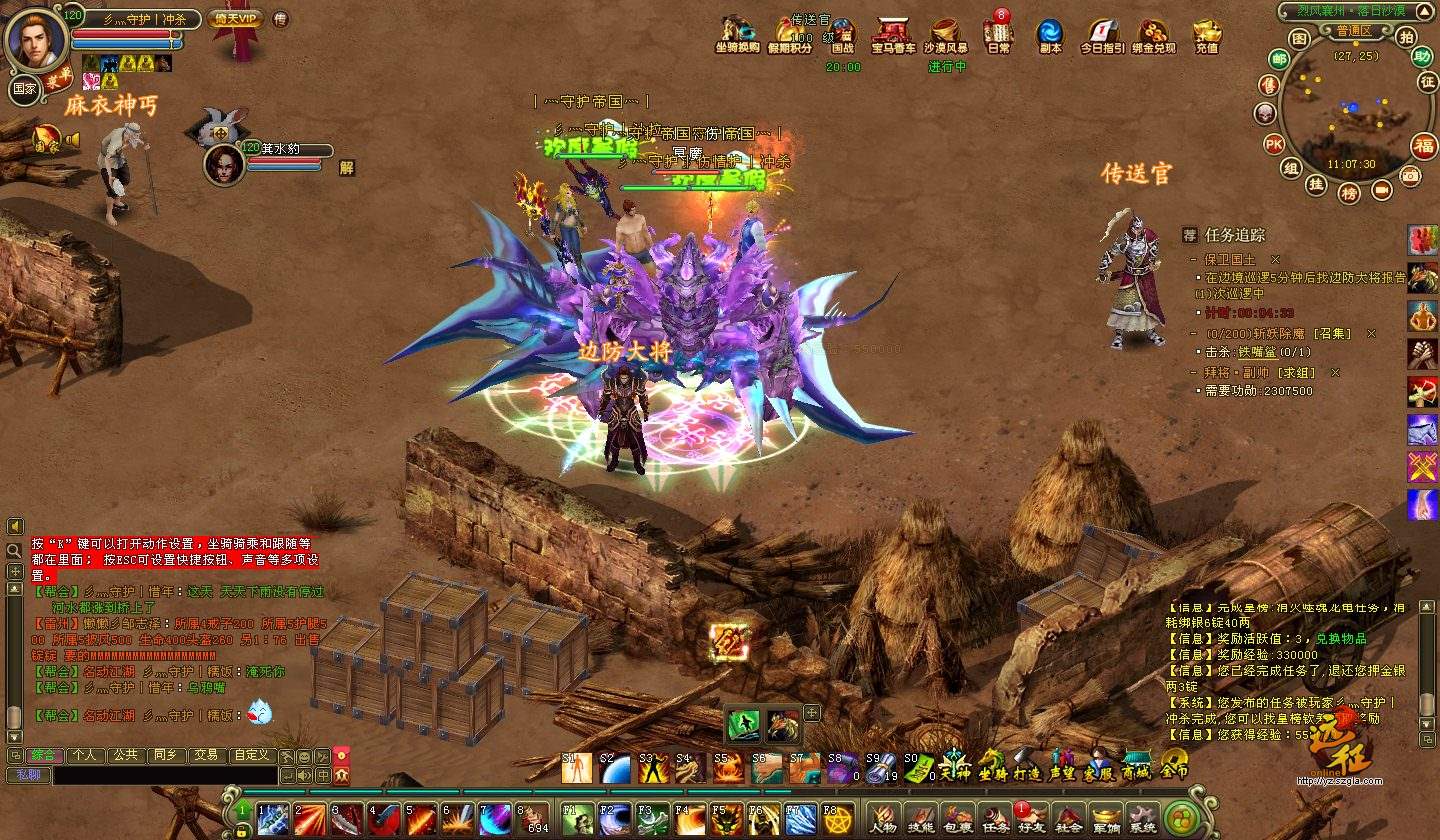Switch to the 个人 chat tab
1440x840 pixels.
click(x=85, y=755)
